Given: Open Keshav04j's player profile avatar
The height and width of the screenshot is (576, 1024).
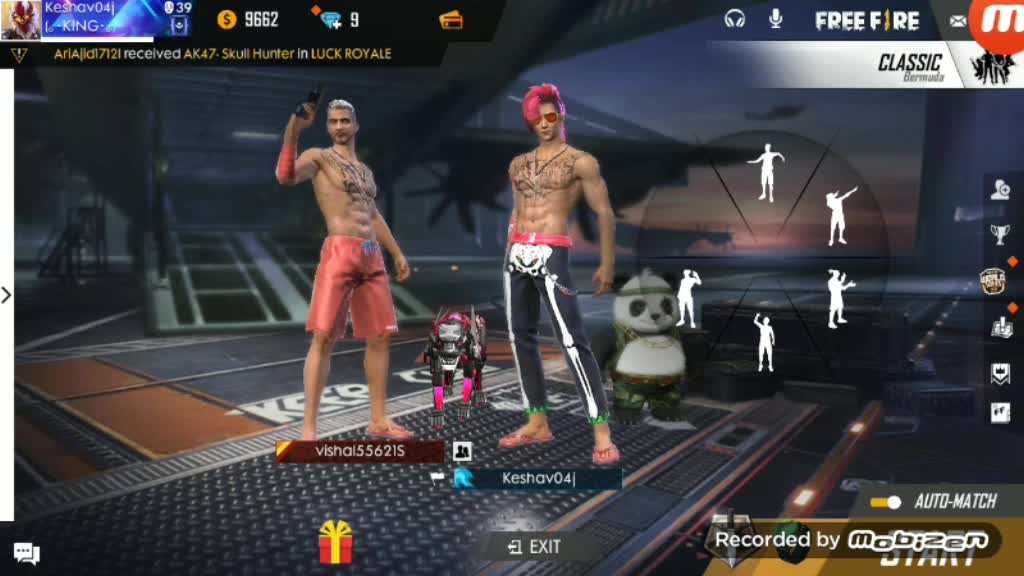Looking at the screenshot, I should pyautogui.click(x=20, y=19).
